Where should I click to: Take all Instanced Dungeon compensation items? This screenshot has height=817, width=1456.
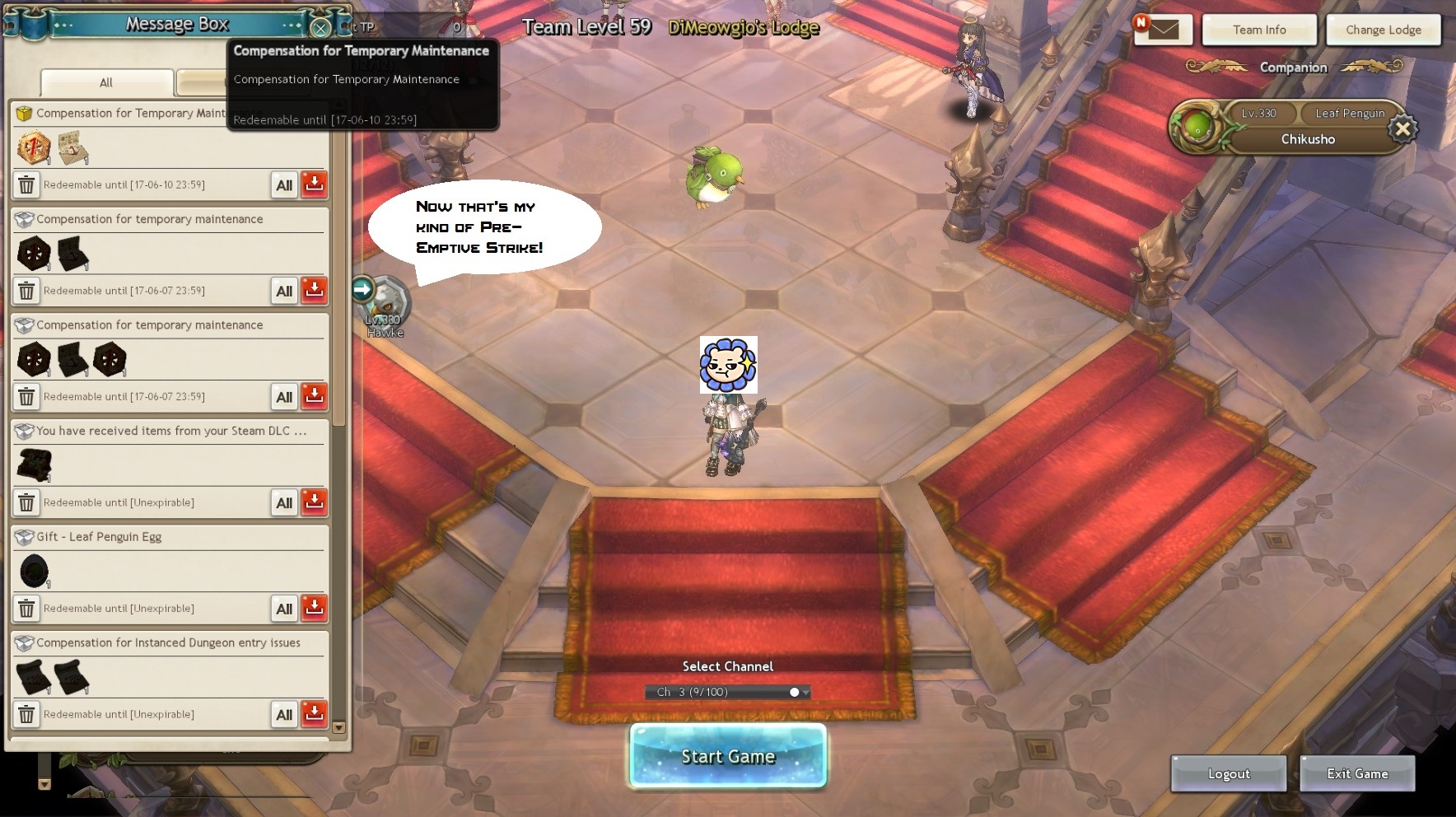(x=284, y=714)
